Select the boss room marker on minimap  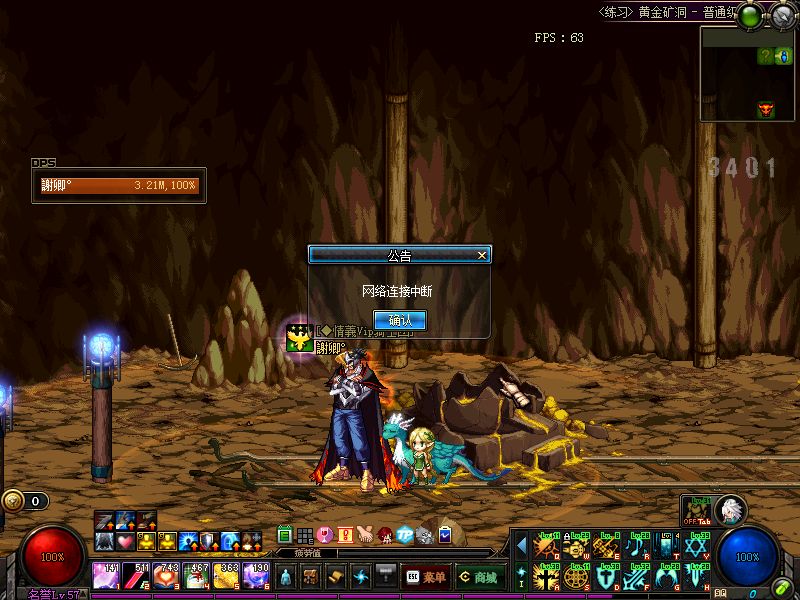click(767, 108)
